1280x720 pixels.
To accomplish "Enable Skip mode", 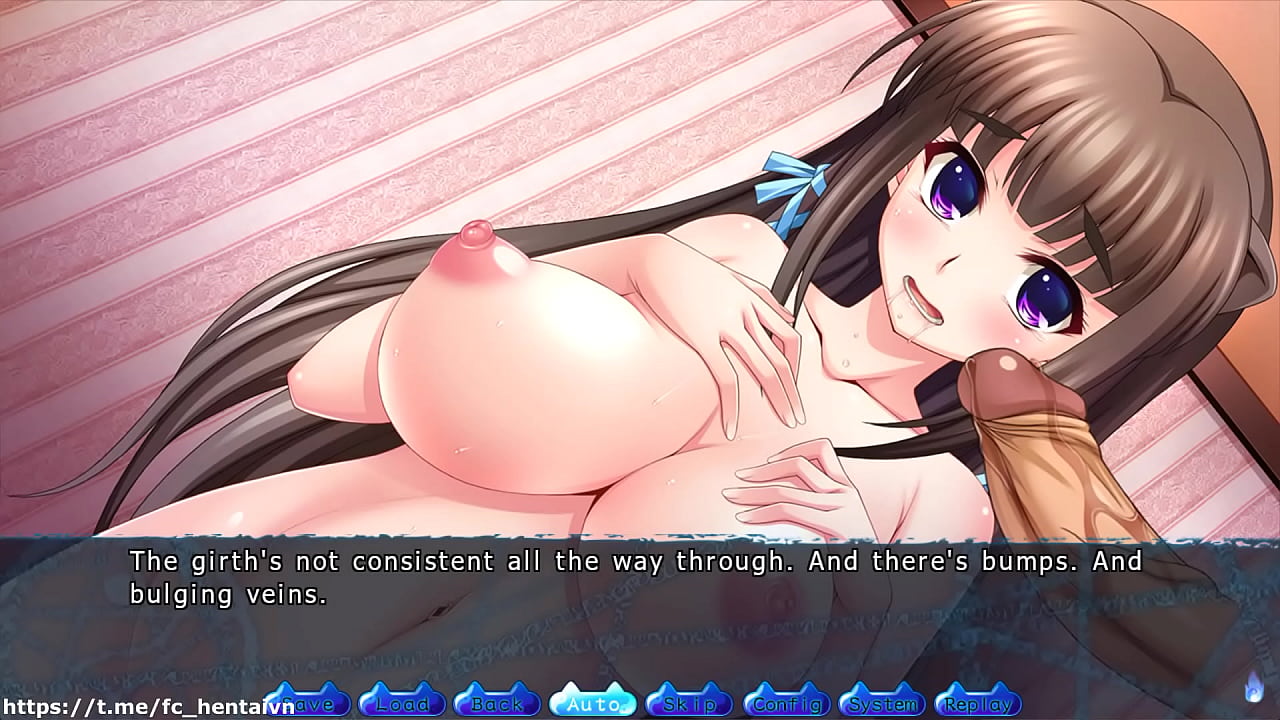I will pyautogui.click(x=690, y=703).
